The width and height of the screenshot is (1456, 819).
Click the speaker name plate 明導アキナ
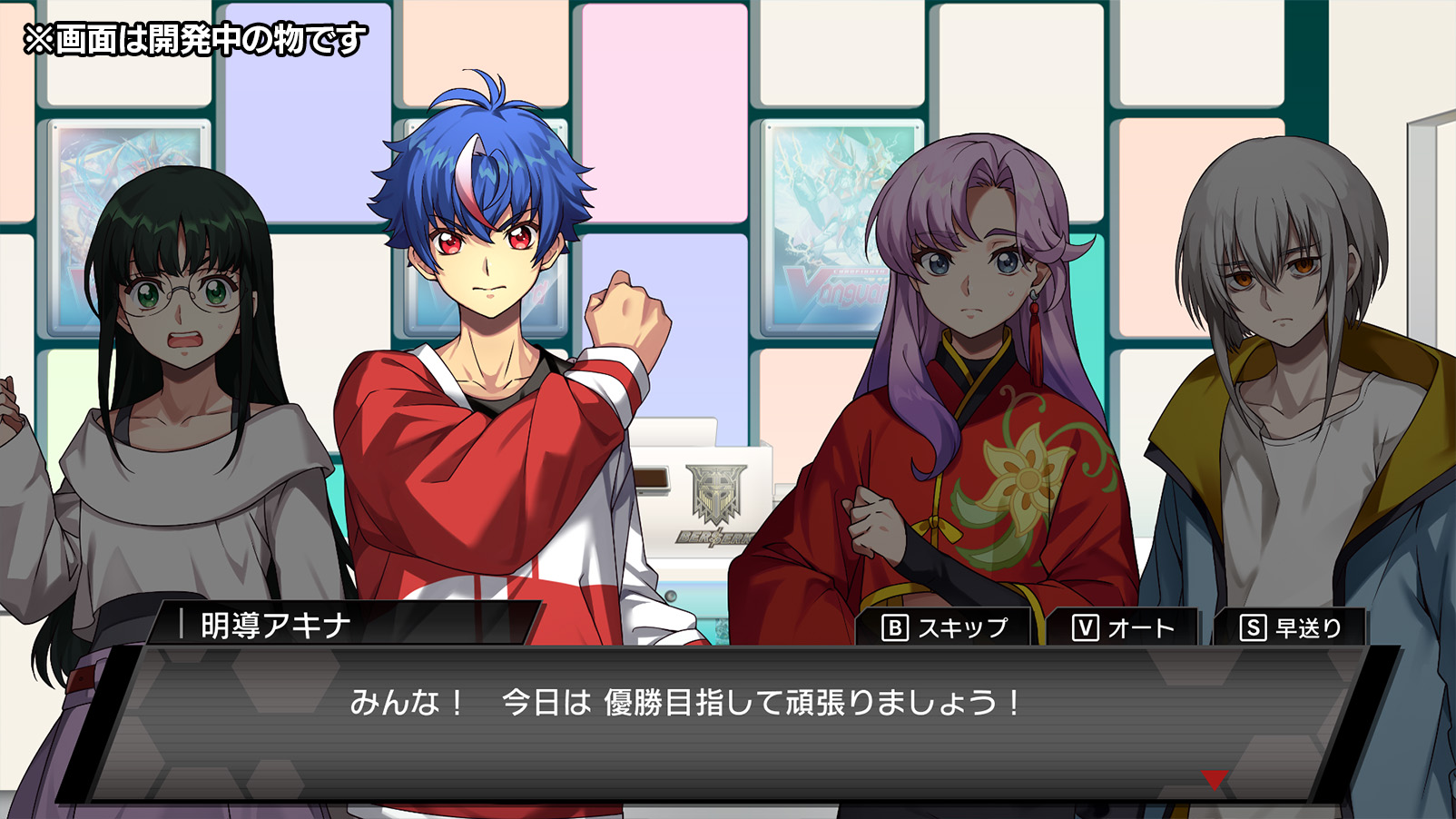click(x=272, y=624)
